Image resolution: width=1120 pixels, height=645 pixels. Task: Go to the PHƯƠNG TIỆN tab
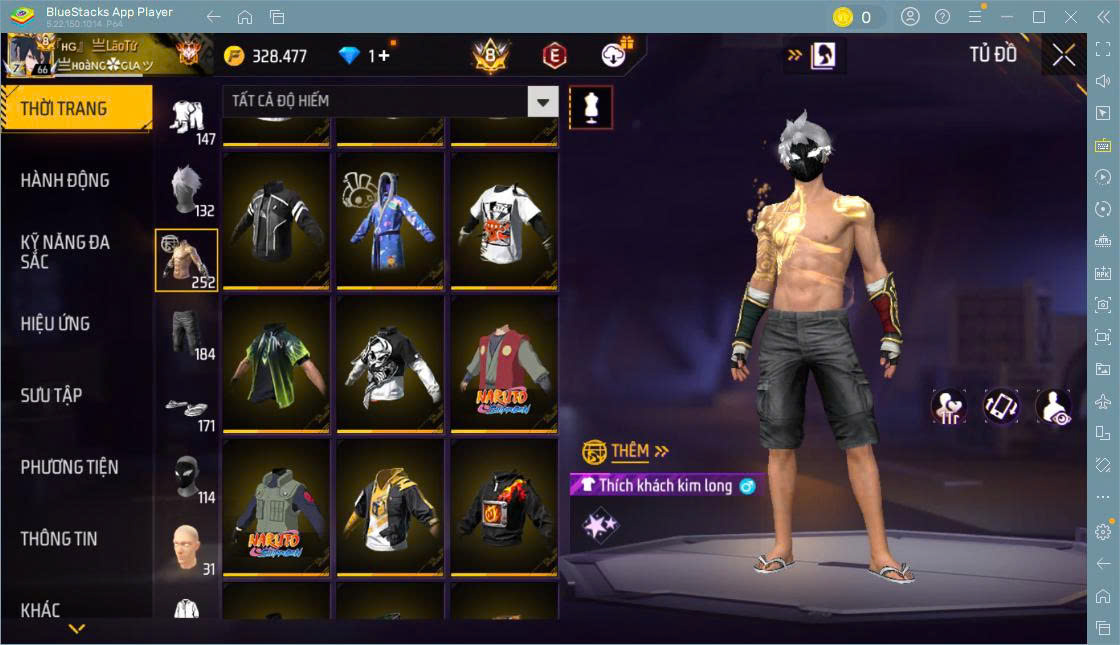[69, 467]
